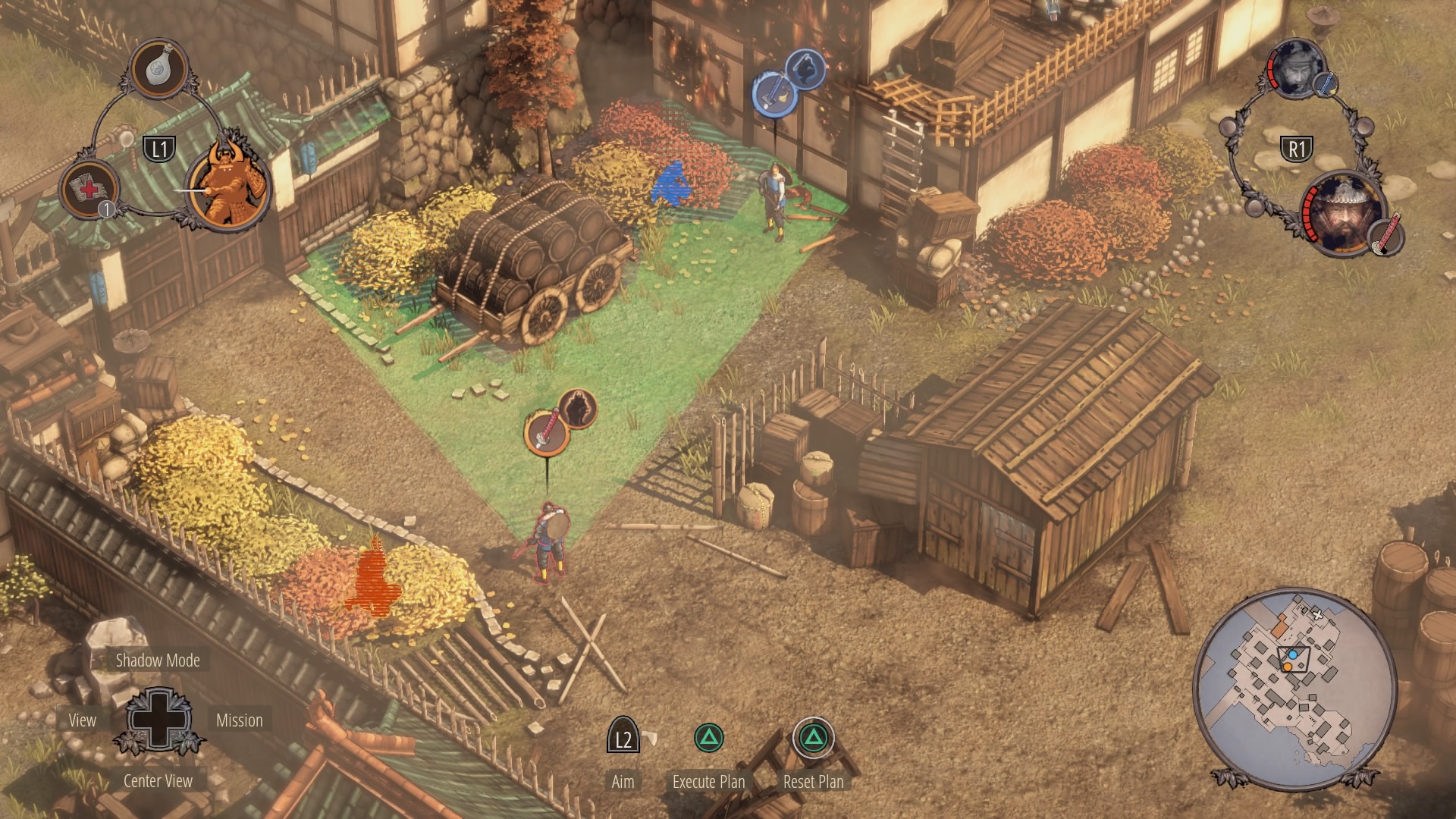Select the sake bottle ability icon
1456x819 pixels.
click(x=159, y=69)
